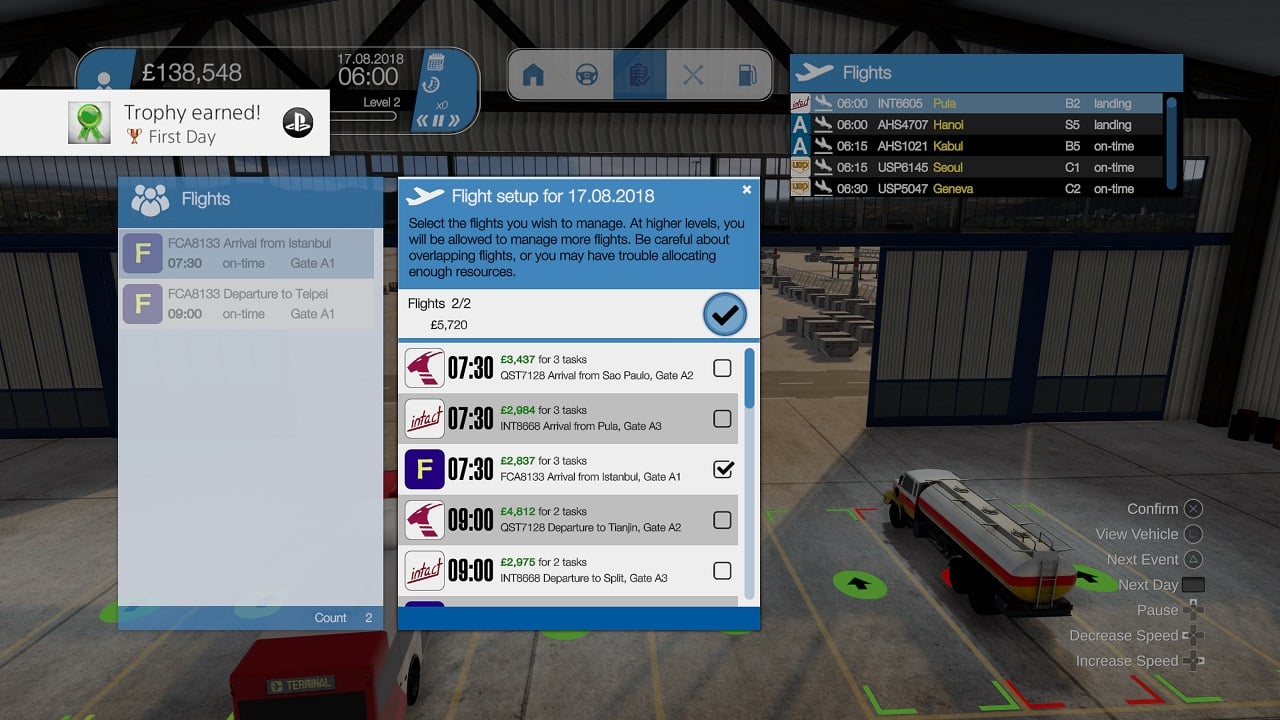Open the Trophy earned First Day notification
The width and height of the screenshot is (1280, 720).
pos(165,123)
